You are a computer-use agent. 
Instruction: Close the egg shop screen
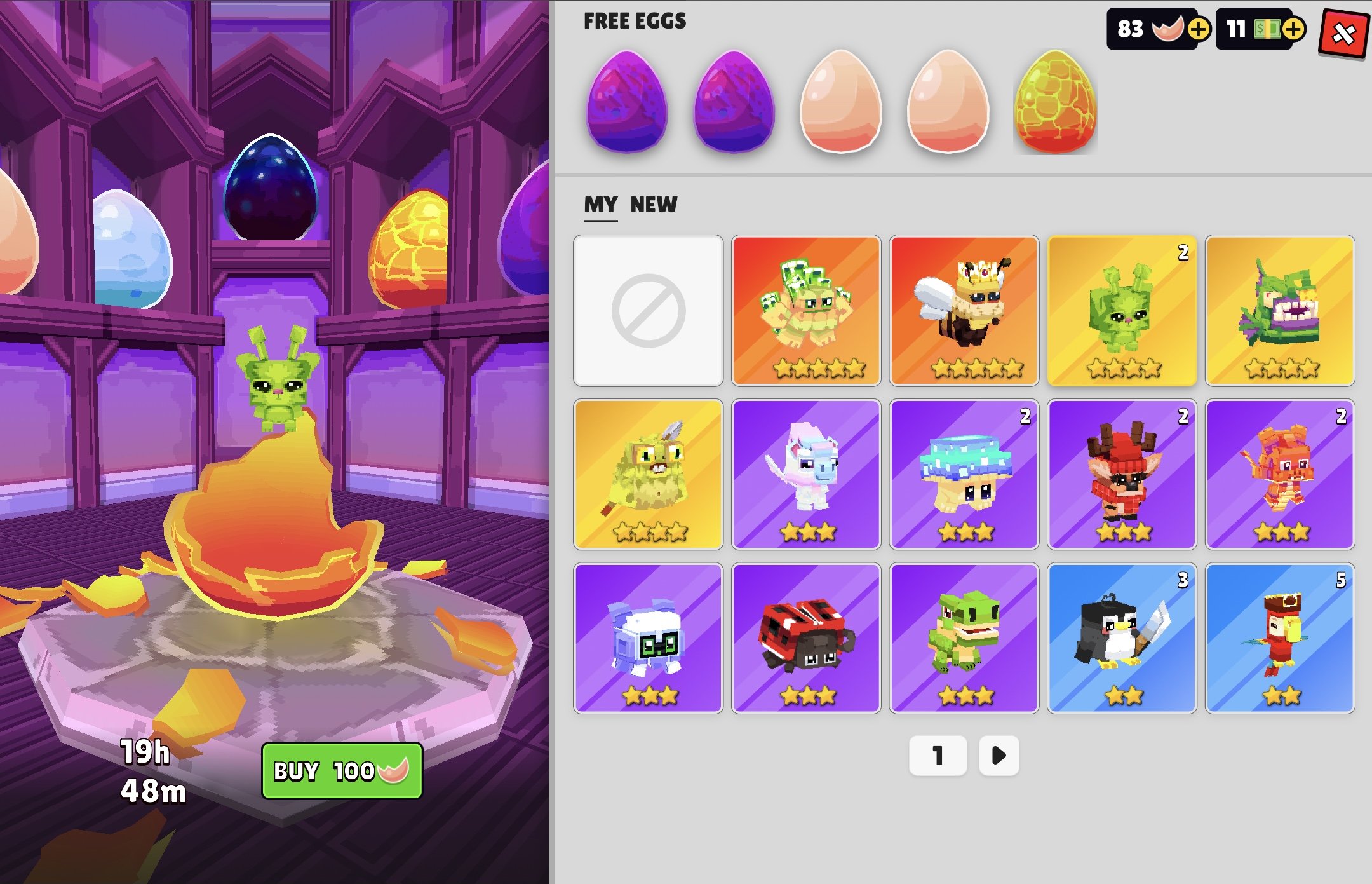tap(1343, 33)
